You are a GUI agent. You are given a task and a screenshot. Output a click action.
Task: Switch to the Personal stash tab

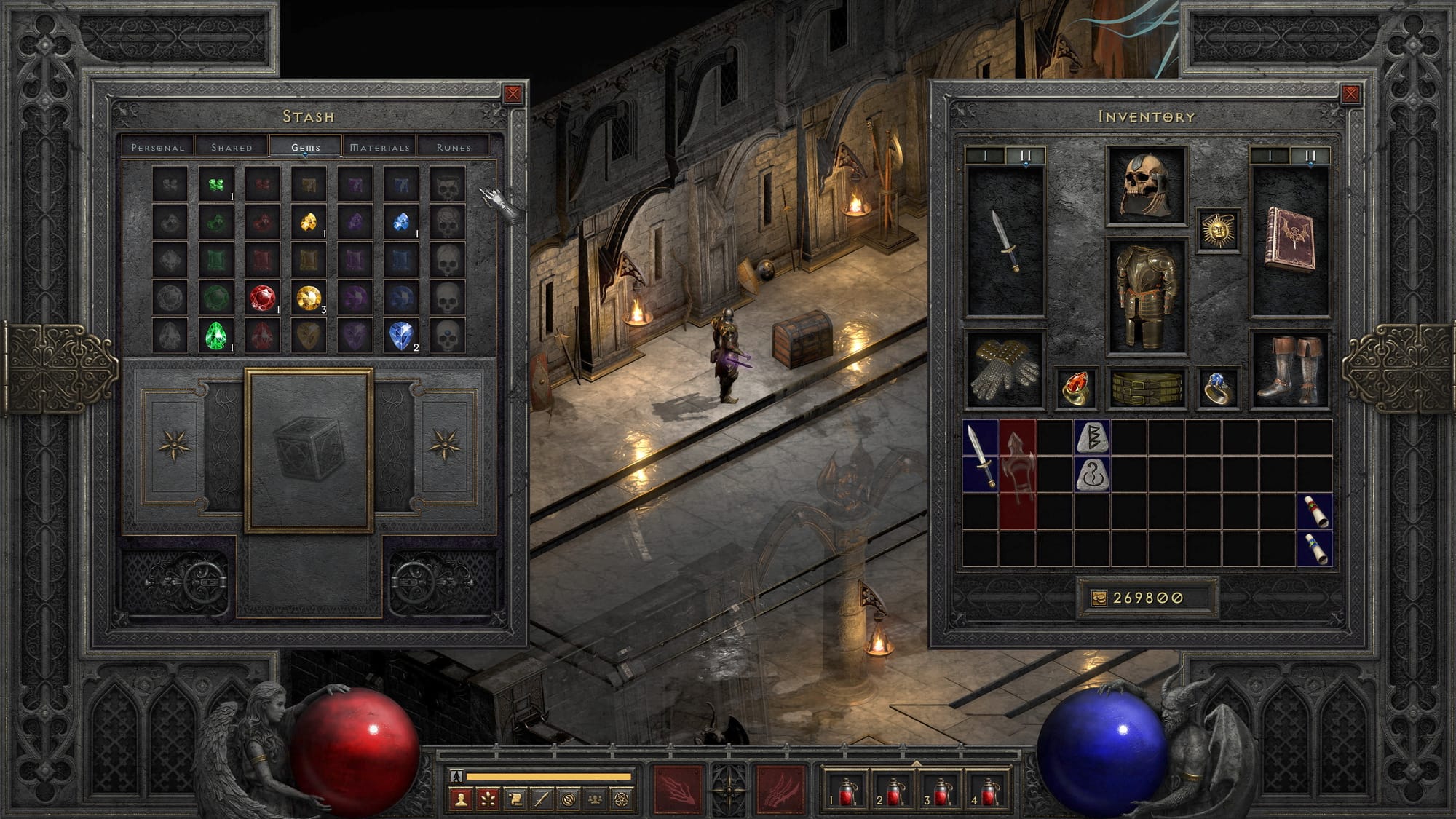(158, 147)
